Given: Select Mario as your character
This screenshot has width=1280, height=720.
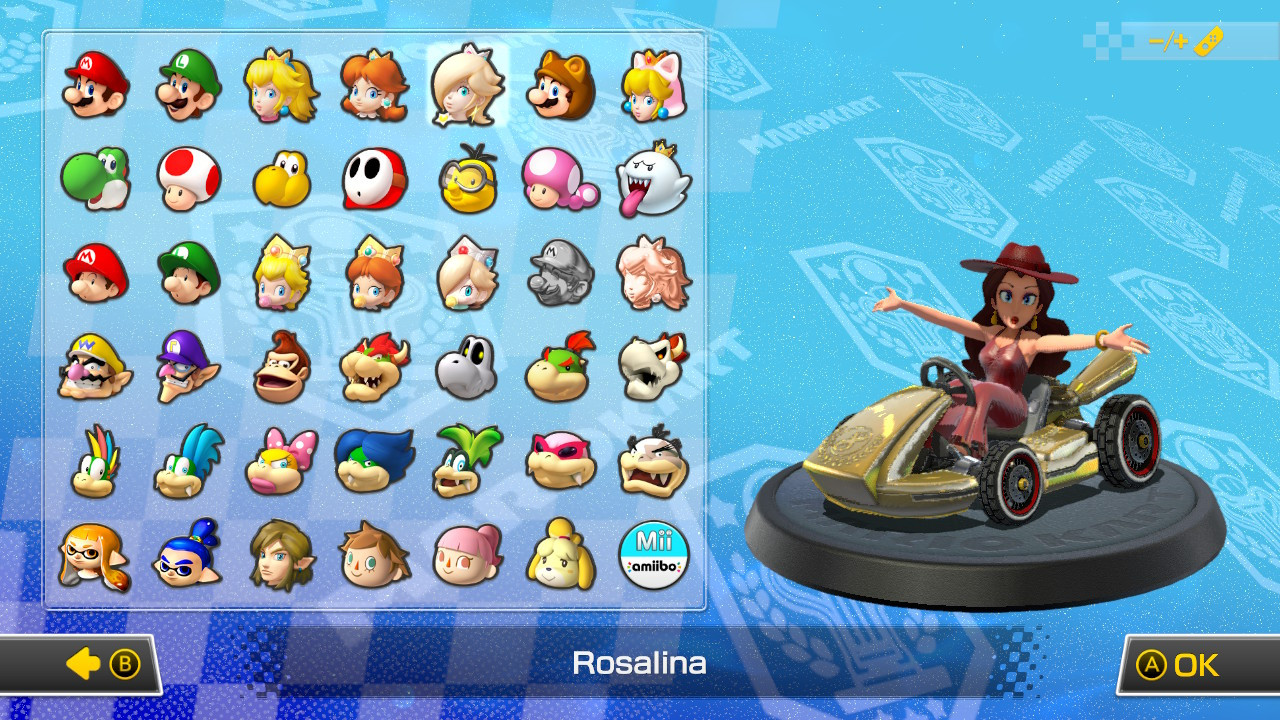Looking at the screenshot, I should pos(94,86).
